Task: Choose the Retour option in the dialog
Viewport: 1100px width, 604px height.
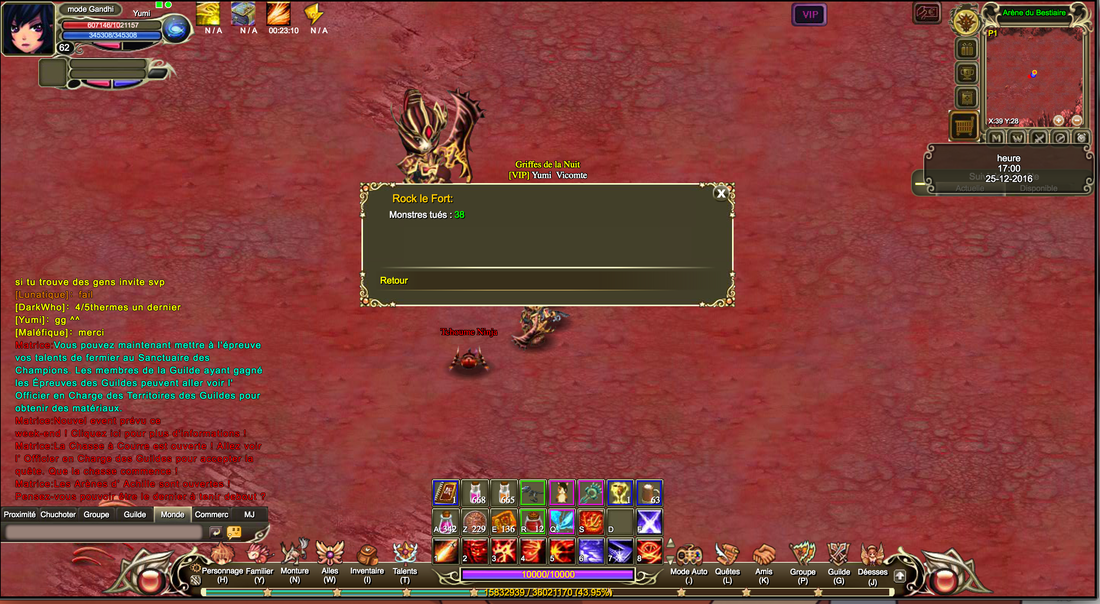Action: coord(394,281)
